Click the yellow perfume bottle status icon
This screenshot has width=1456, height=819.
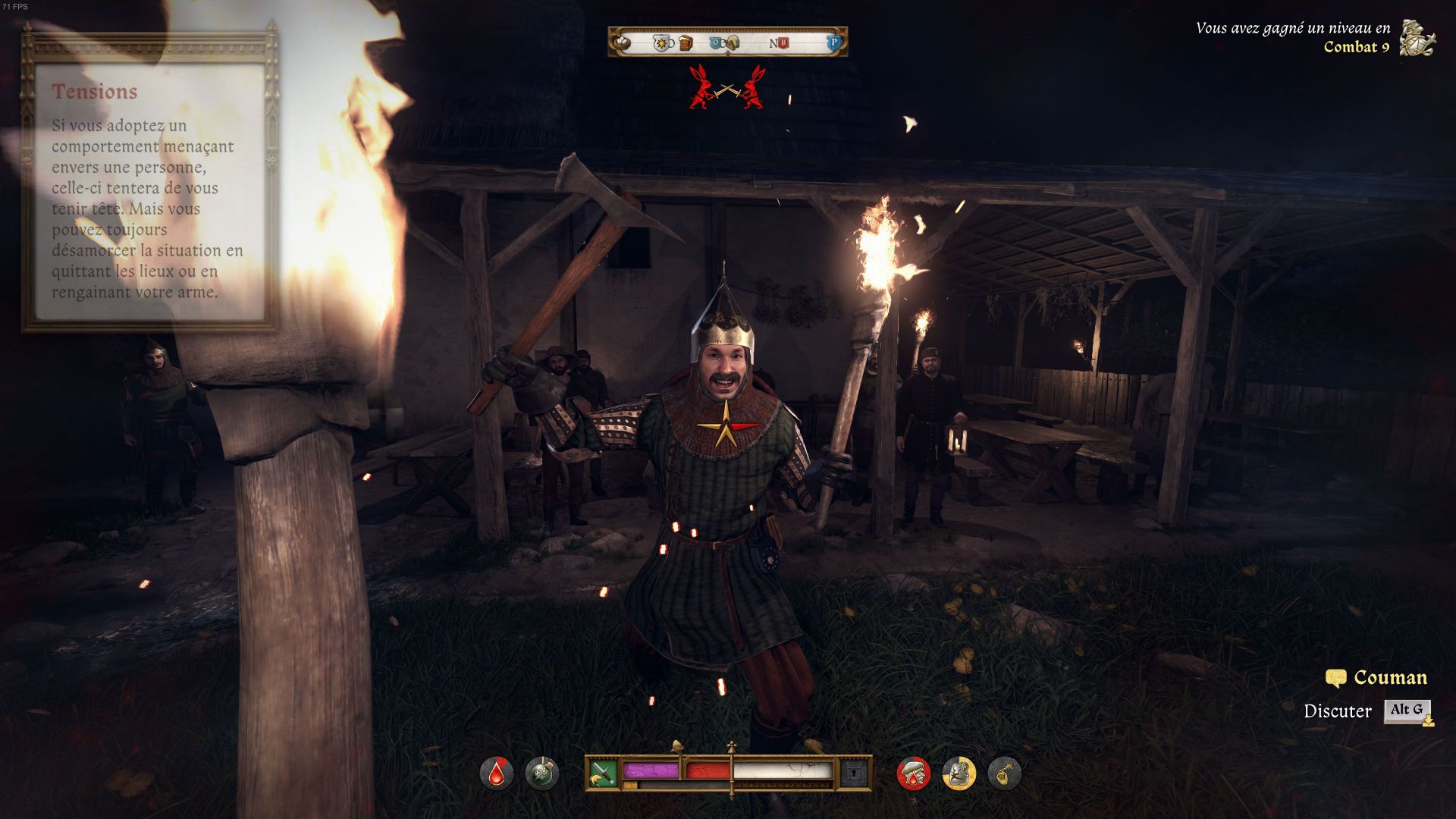click(1004, 774)
